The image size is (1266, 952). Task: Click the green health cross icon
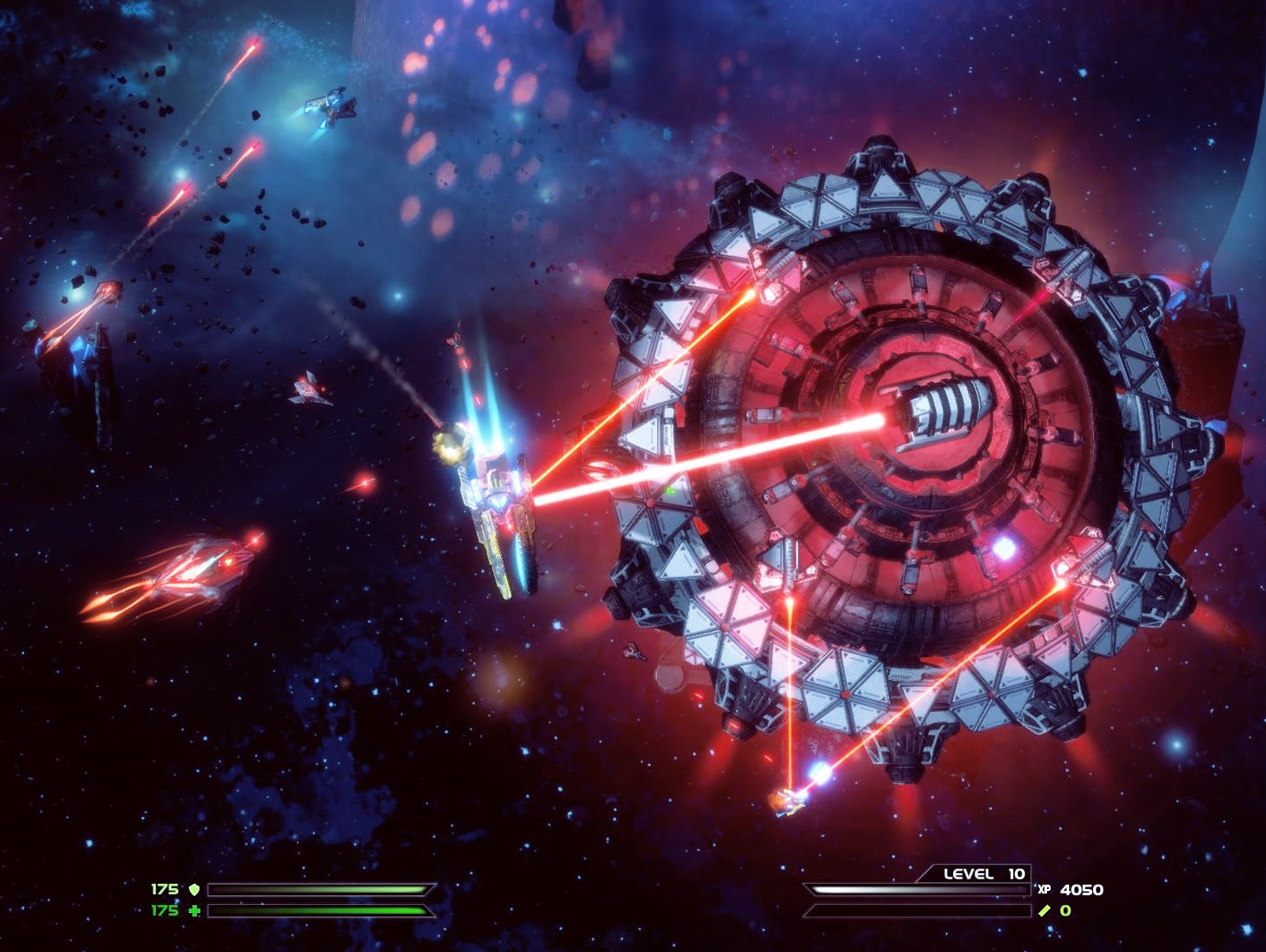pos(194,911)
